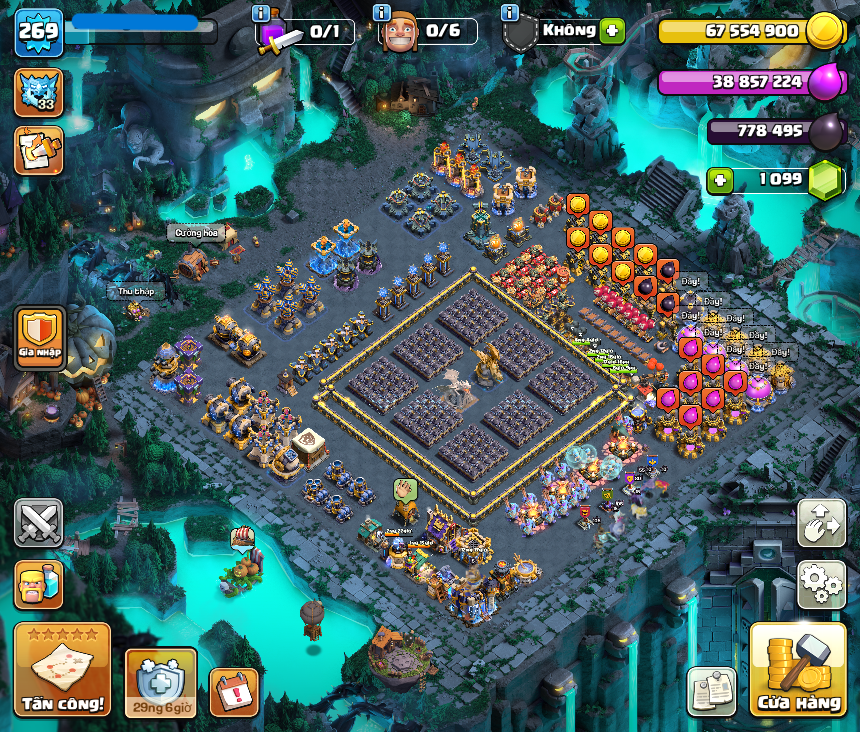Show info for the builder count

(381, 13)
